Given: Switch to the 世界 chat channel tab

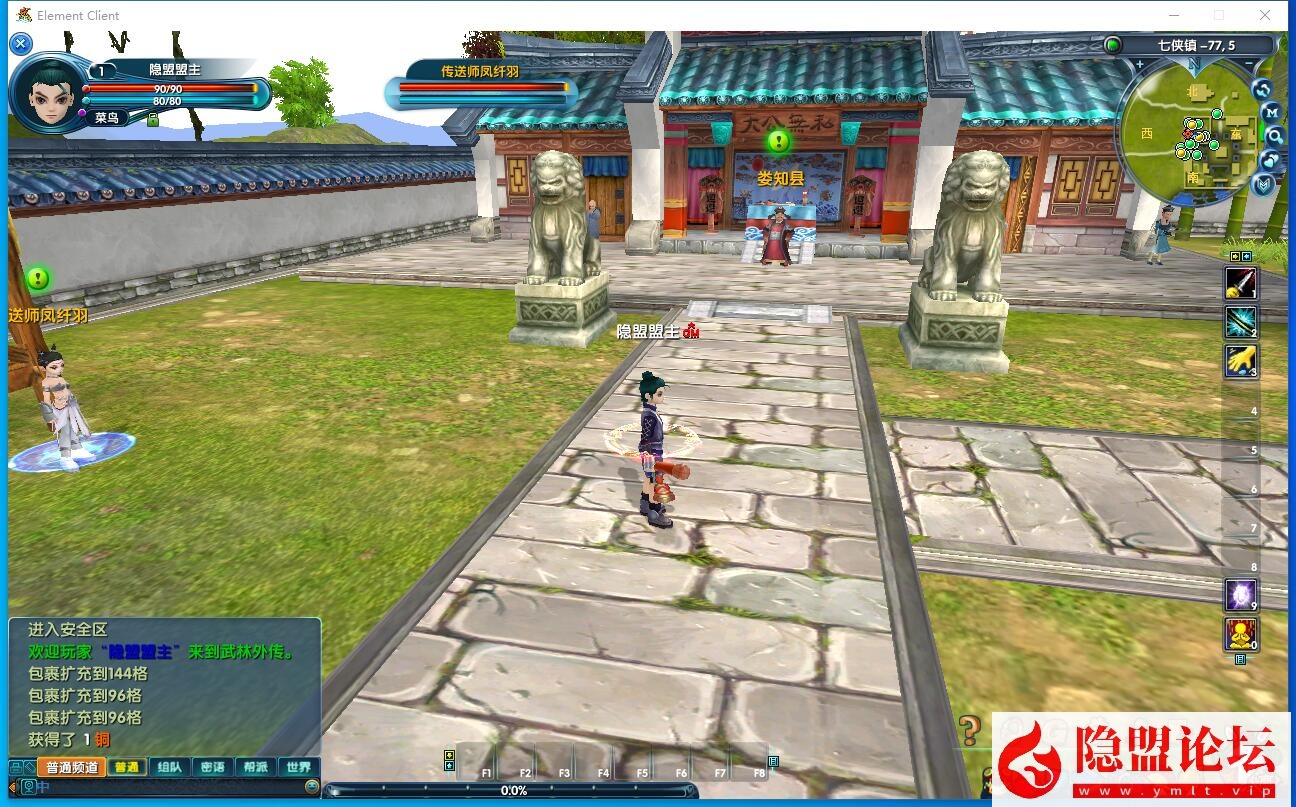Looking at the screenshot, I should (x=298, y=767).
